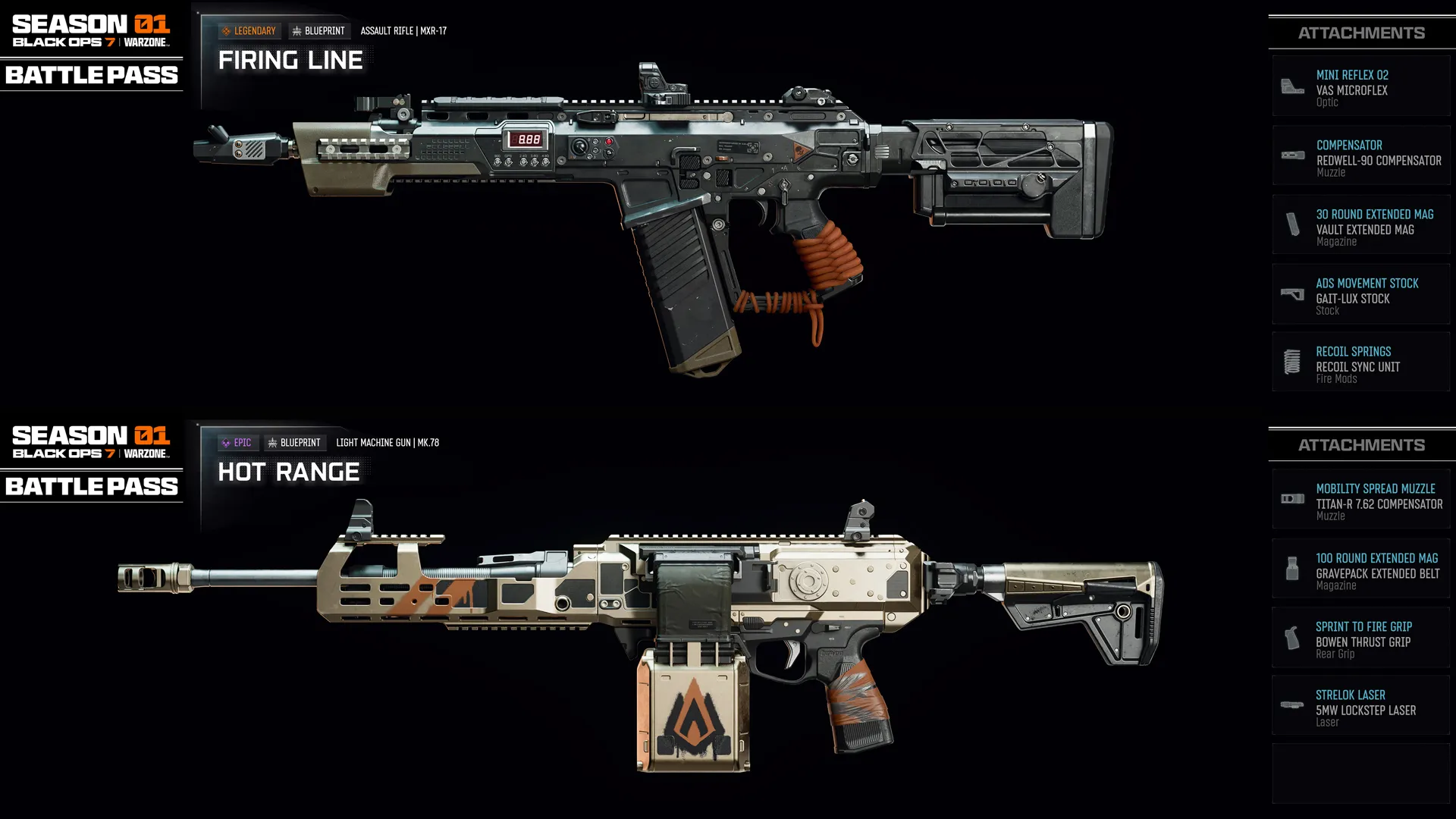Image resolution: width=1456 pixels, height=819 pixels.
Task: Toggle the Epic rarity badge on Hot Range
Action: coord(237,442)
